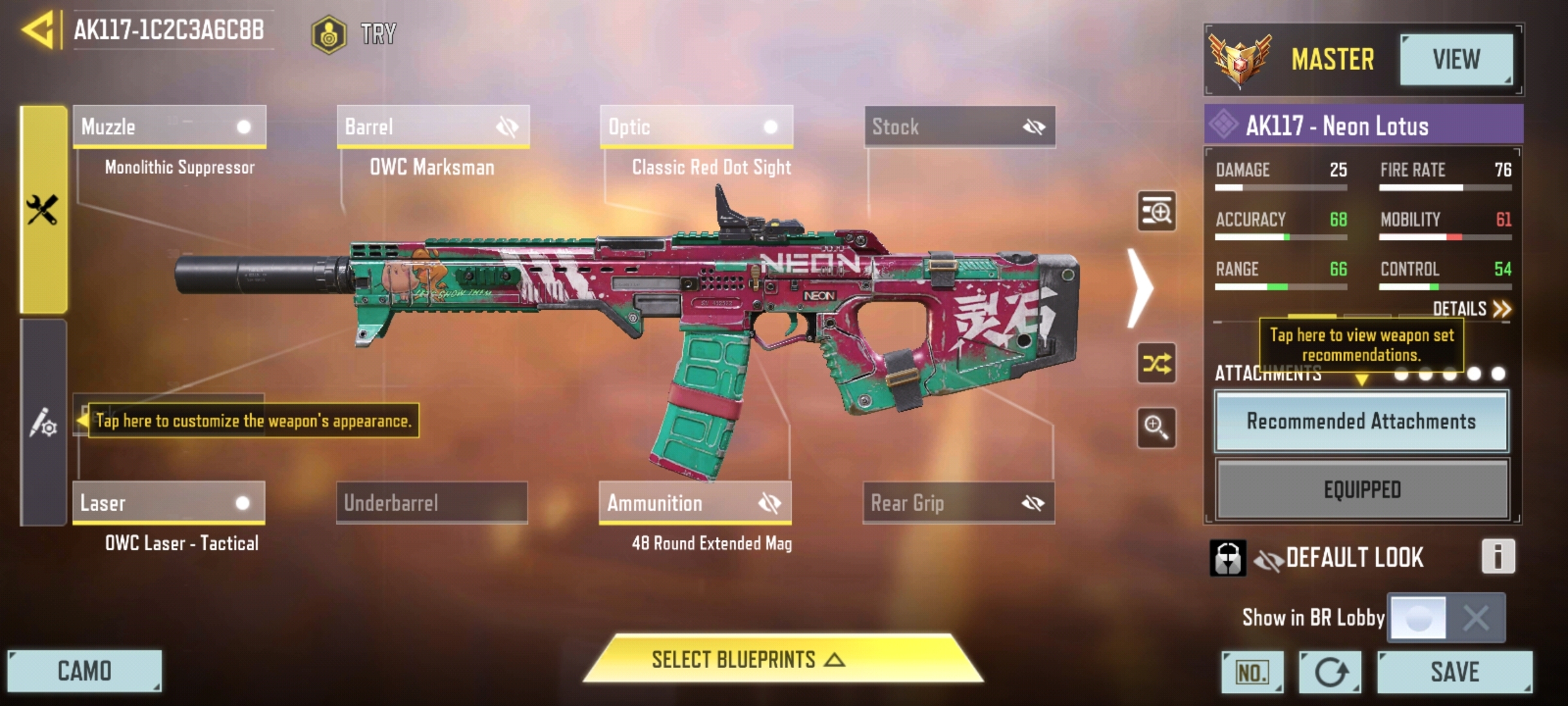Open the Ammunition attachment slot
1568x706 pixels.
695,503
